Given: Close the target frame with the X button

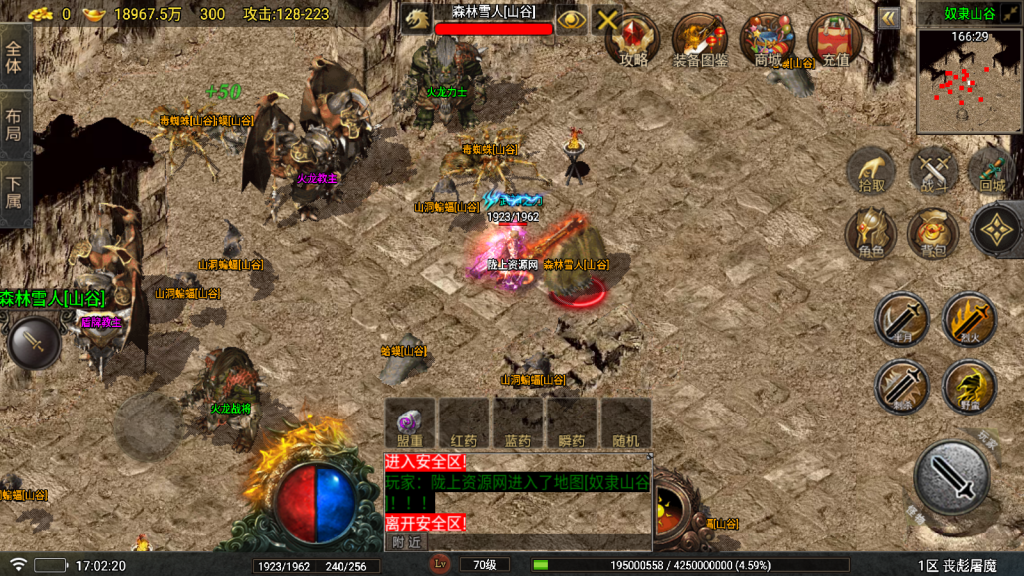Looking at the screenshot, I should [x=607, y=19].
